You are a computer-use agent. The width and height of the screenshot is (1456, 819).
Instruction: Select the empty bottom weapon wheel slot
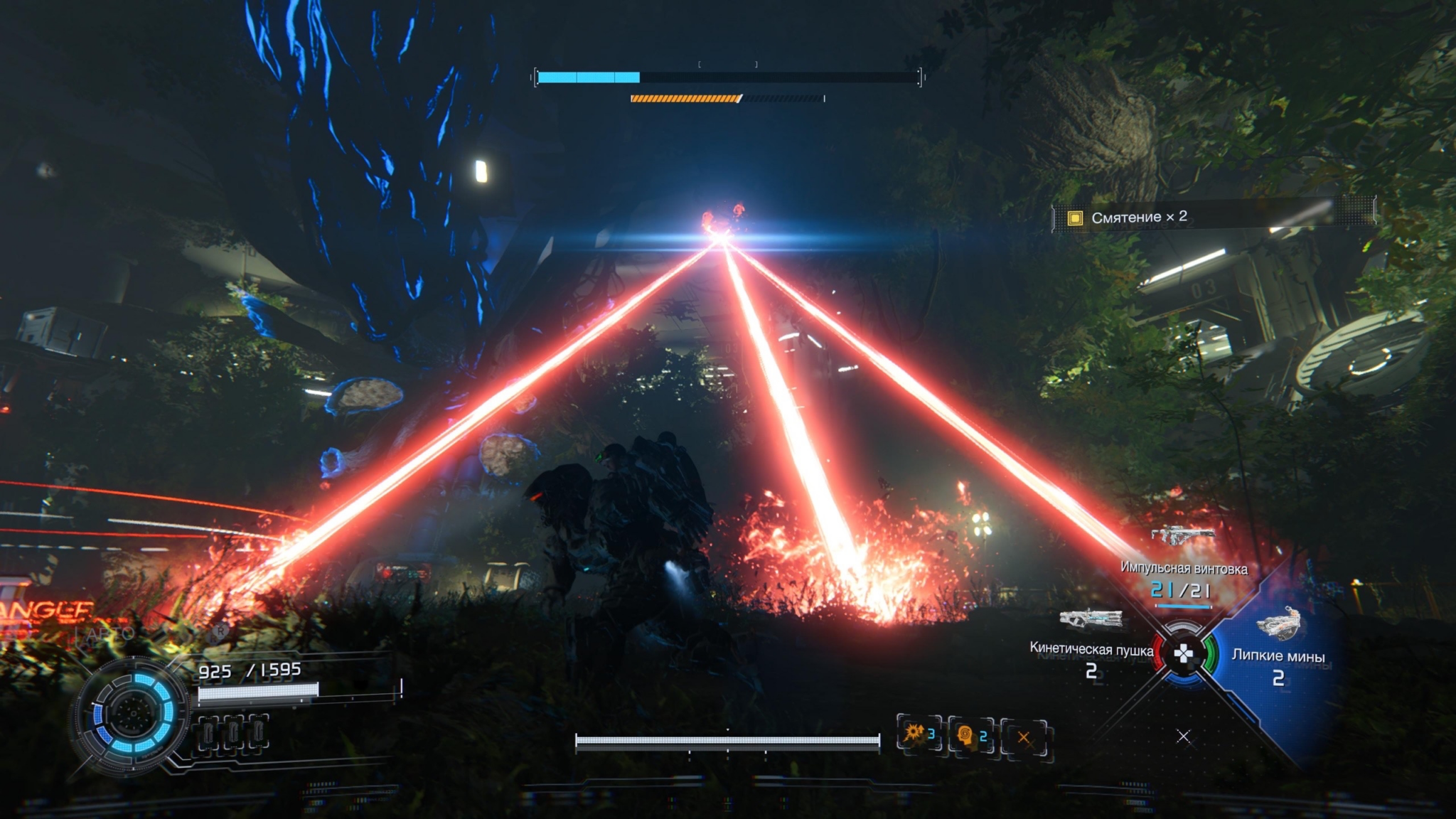click(1183, 737)
